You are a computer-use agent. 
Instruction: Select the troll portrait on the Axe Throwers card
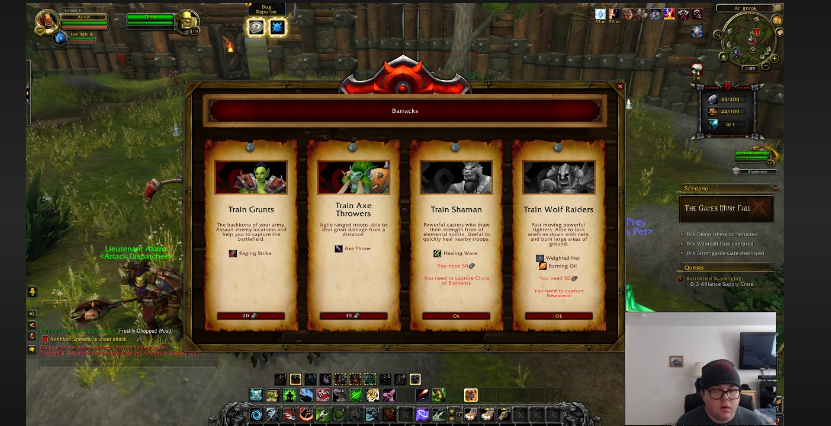[353, 177]
